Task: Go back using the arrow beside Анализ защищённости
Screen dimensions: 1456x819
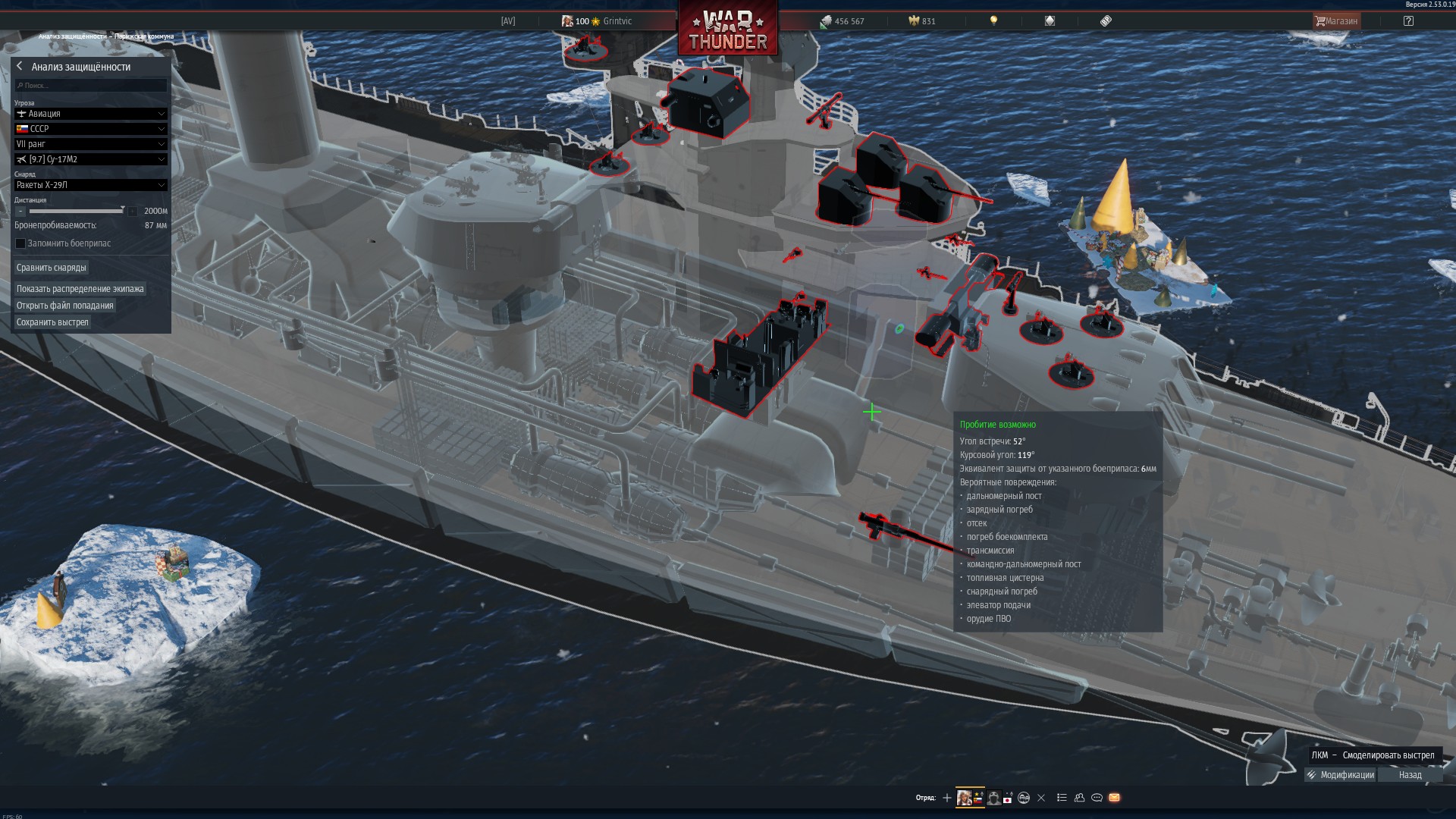Action: coord(20,67)
